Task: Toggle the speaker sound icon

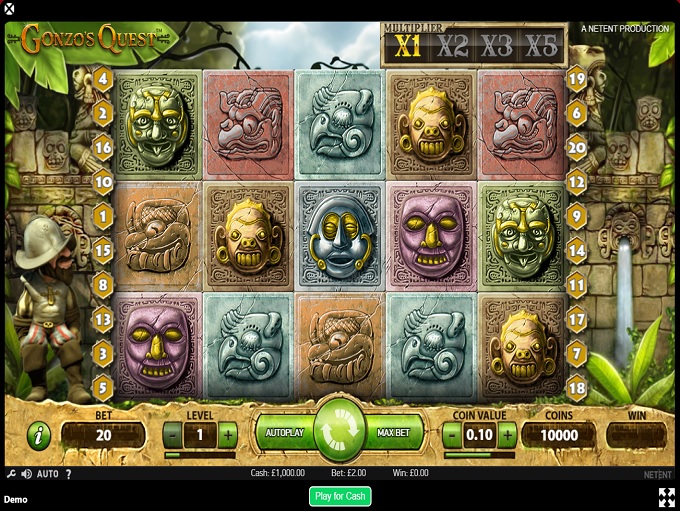Action: [26, 474]
